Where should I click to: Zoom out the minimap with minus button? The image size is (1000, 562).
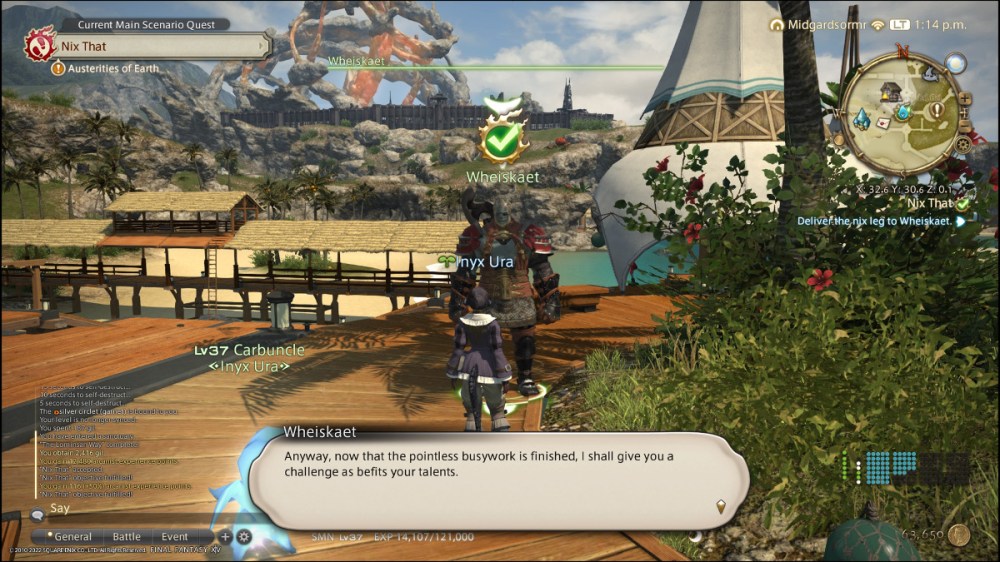(966, 125)
